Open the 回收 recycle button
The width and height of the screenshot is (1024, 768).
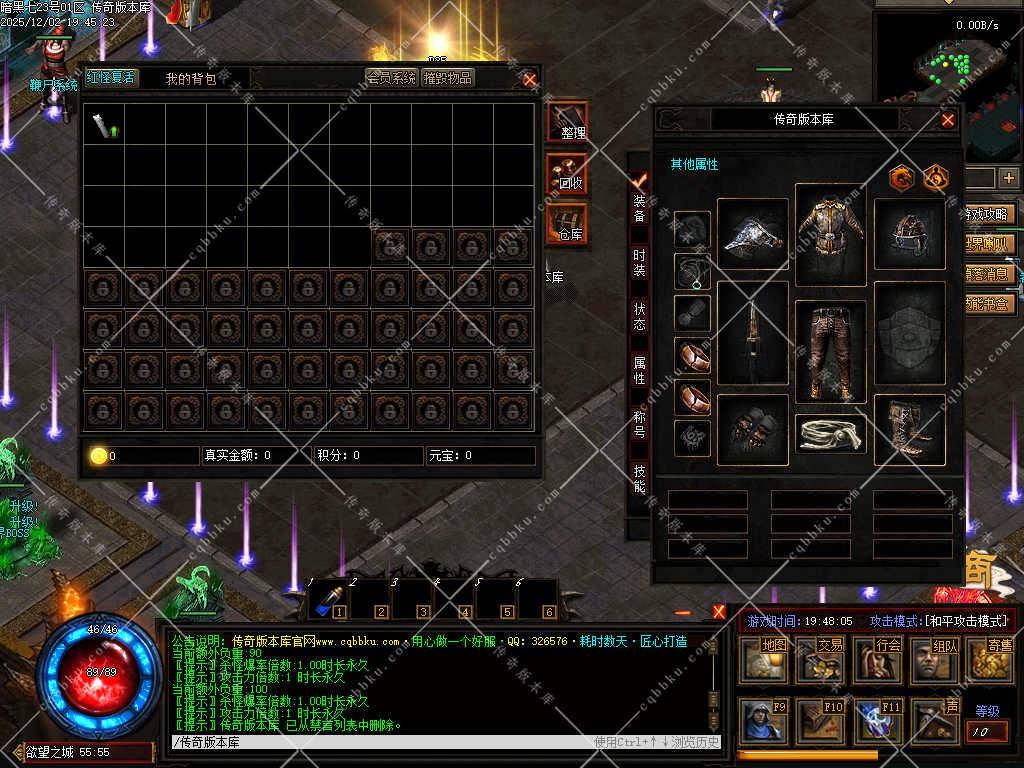point(568,174)
